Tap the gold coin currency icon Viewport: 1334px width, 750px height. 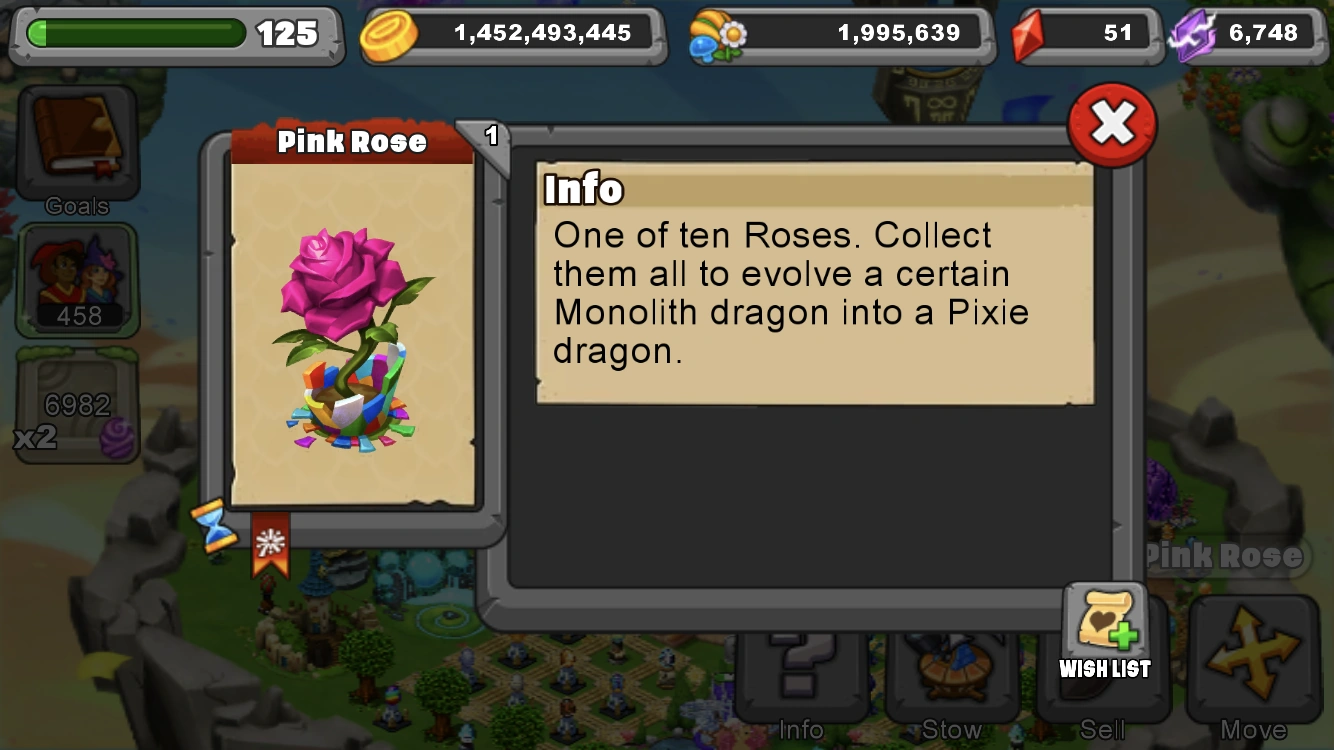pyautogui.click(x=392, y=32)
